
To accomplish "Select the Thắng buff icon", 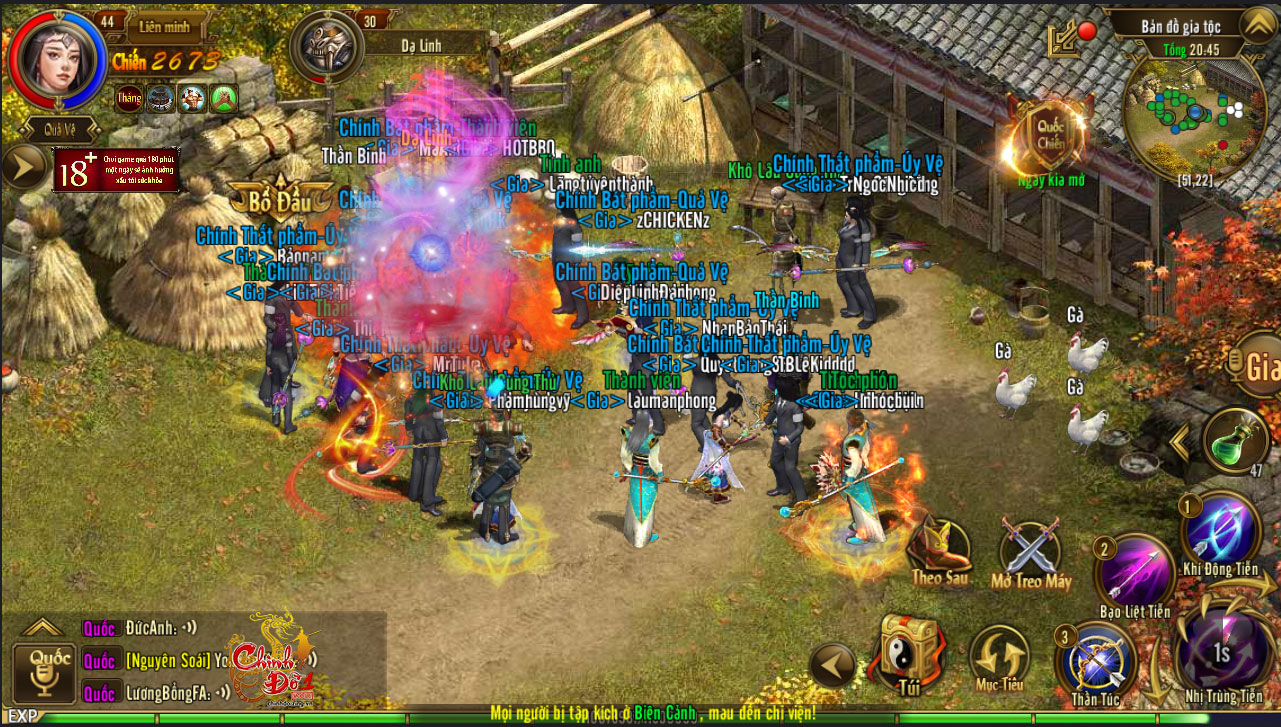I will [128, 98].
